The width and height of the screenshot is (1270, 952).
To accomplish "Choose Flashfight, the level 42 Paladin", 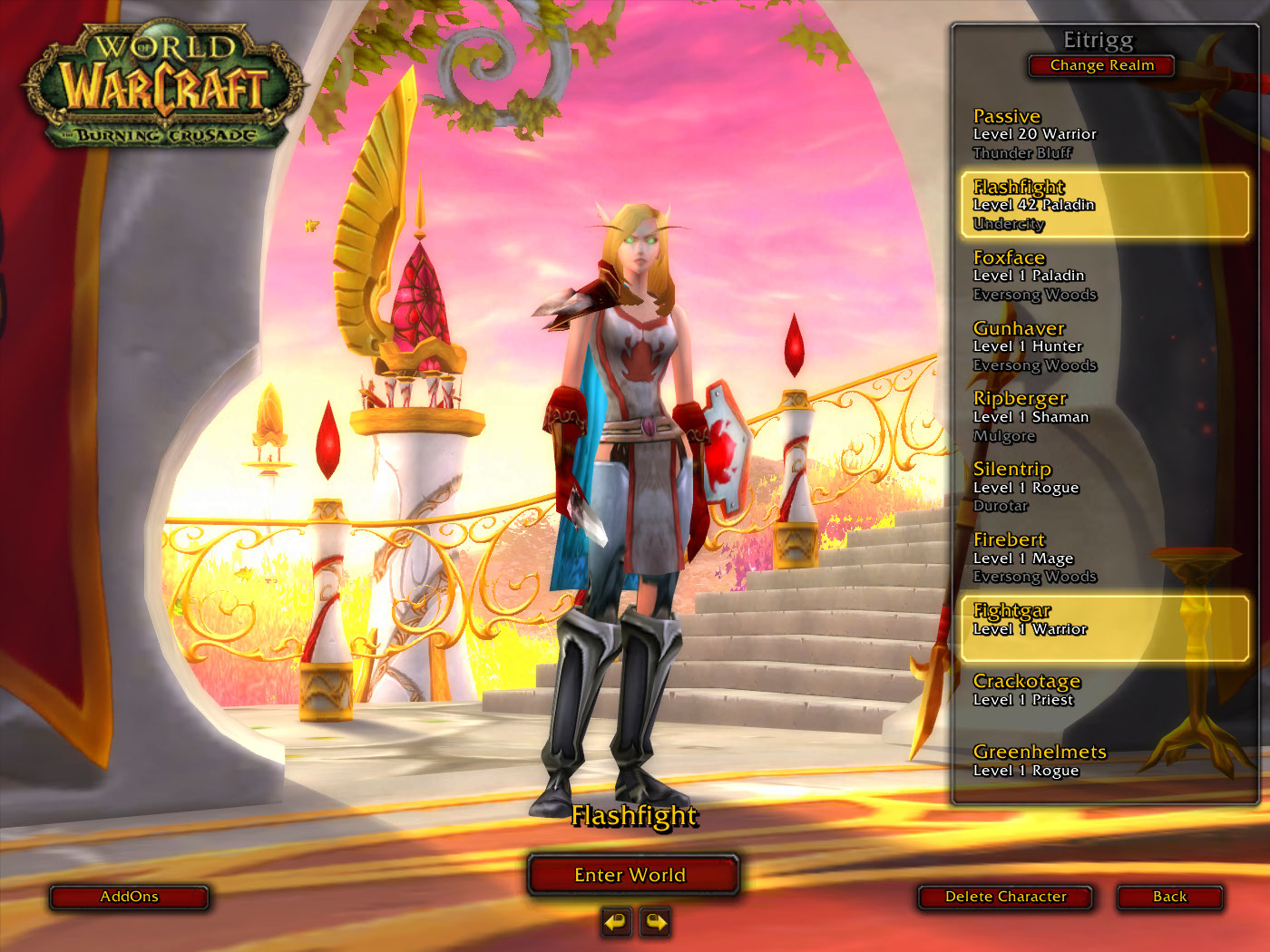I will pos(1103,205).
